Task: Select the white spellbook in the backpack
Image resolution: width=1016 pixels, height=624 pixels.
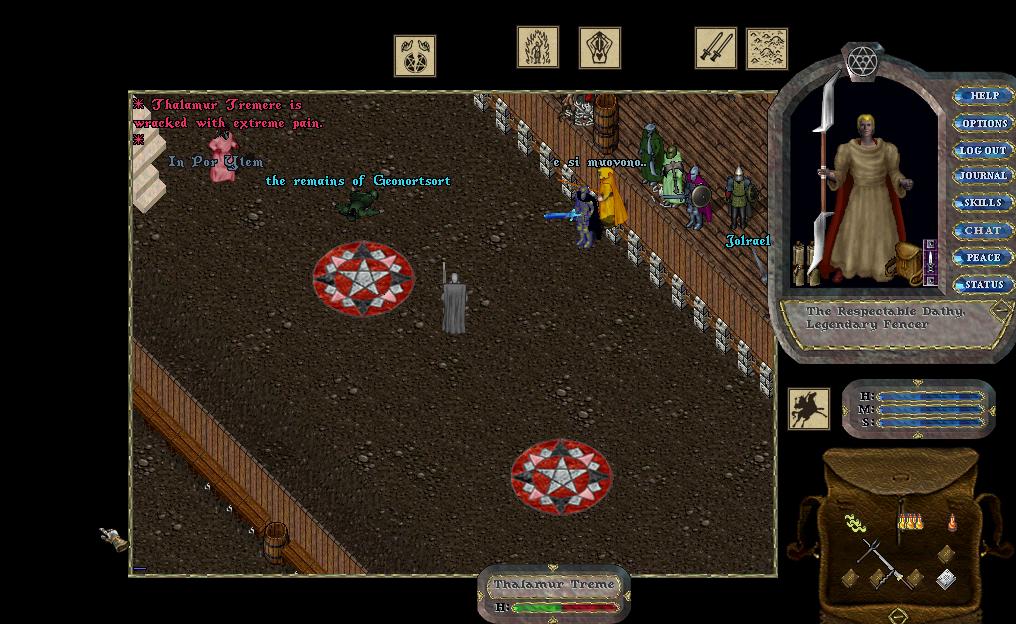Action: click(x=946, y=579)
